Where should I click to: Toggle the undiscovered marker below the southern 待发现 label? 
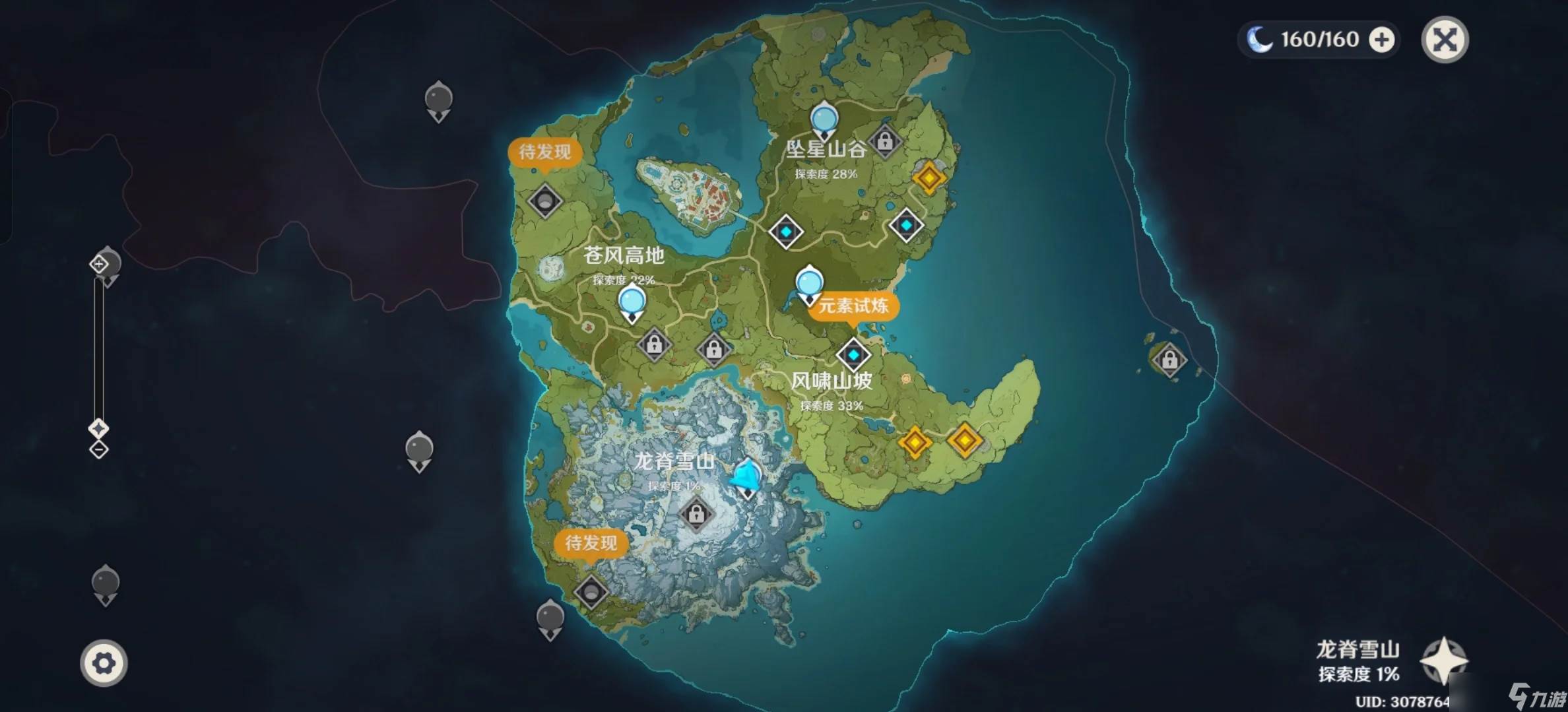coord(593,592)
